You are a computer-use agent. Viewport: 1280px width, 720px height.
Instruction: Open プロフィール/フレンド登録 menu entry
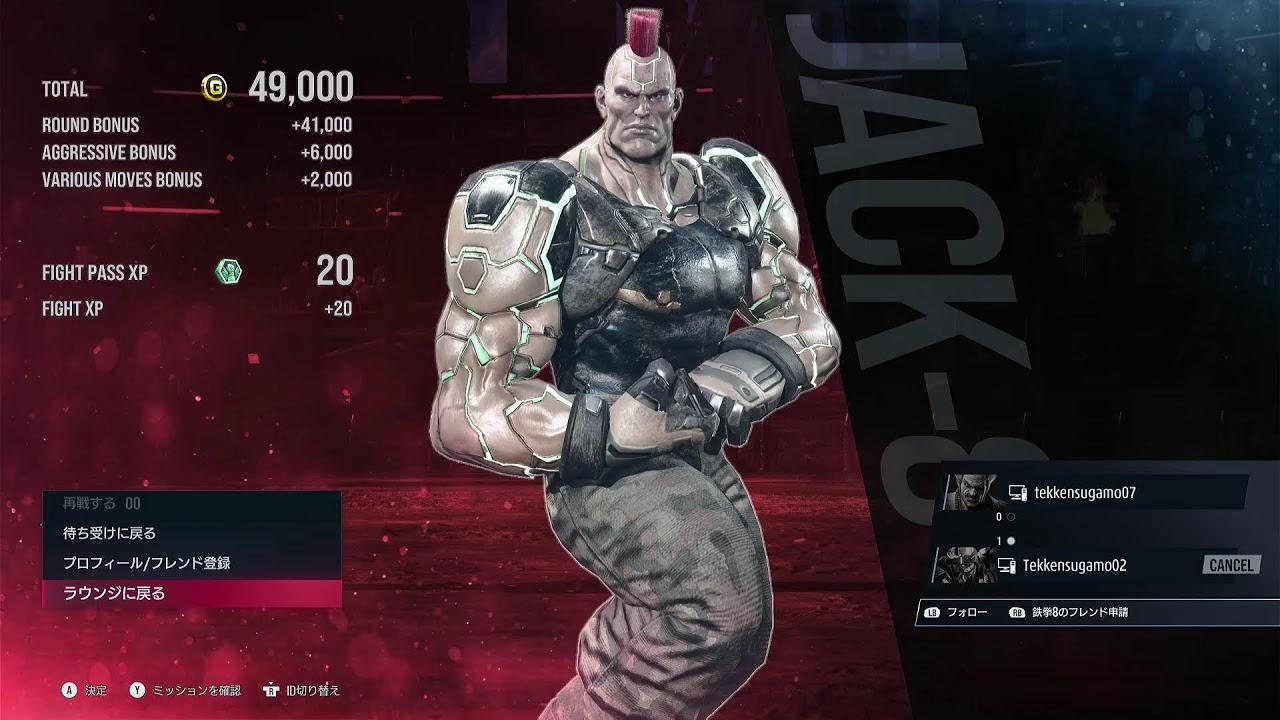190,563
